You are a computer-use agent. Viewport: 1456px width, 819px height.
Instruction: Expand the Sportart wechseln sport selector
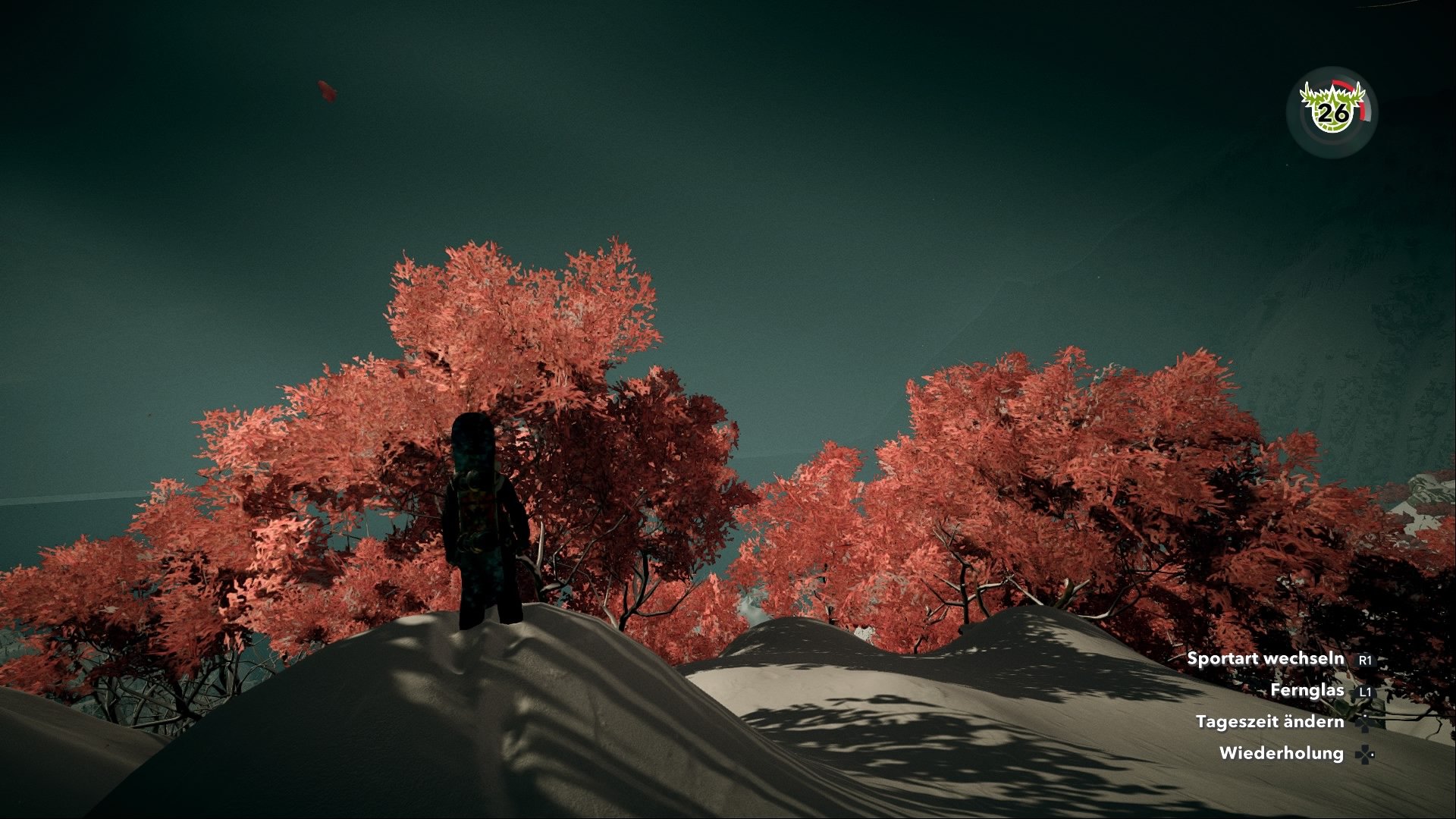(x=1266, y=659)
